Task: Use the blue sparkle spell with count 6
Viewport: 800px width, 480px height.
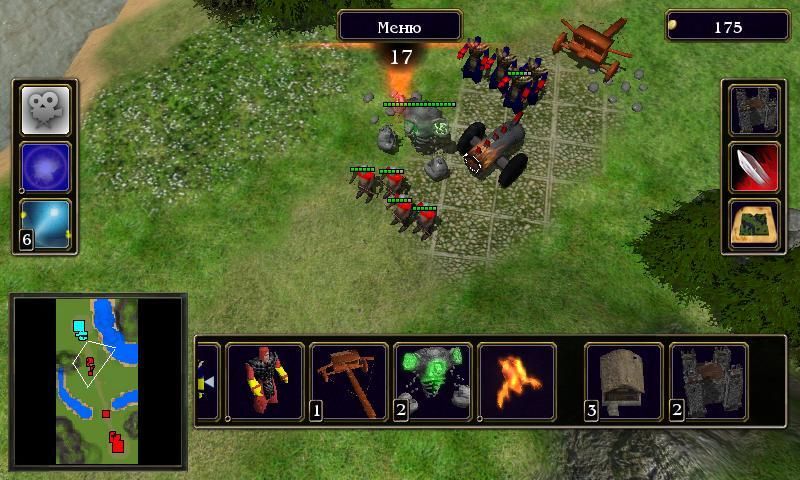Action: (x=46, y=224)
